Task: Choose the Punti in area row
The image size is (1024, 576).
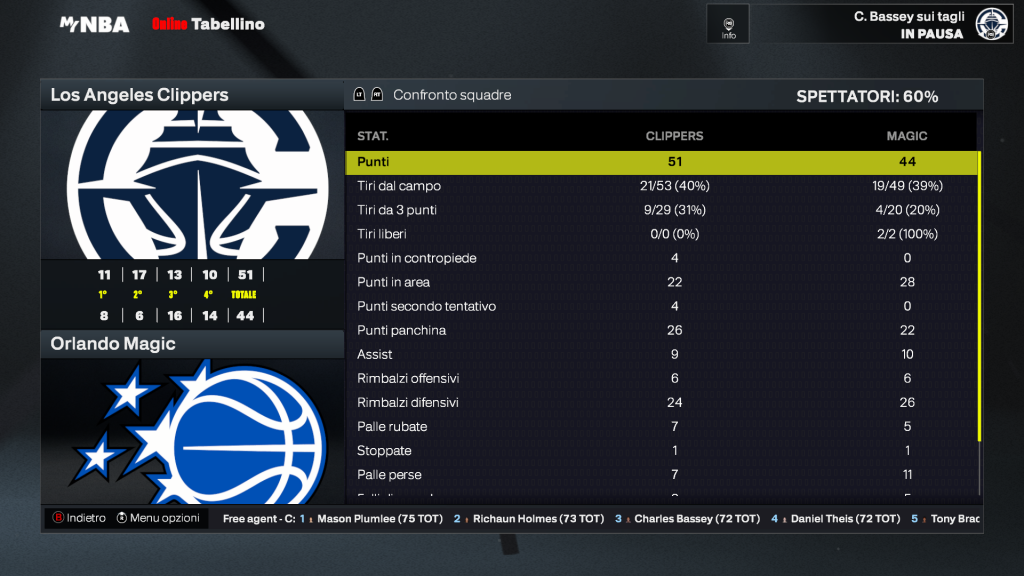Action: (660, 282)
